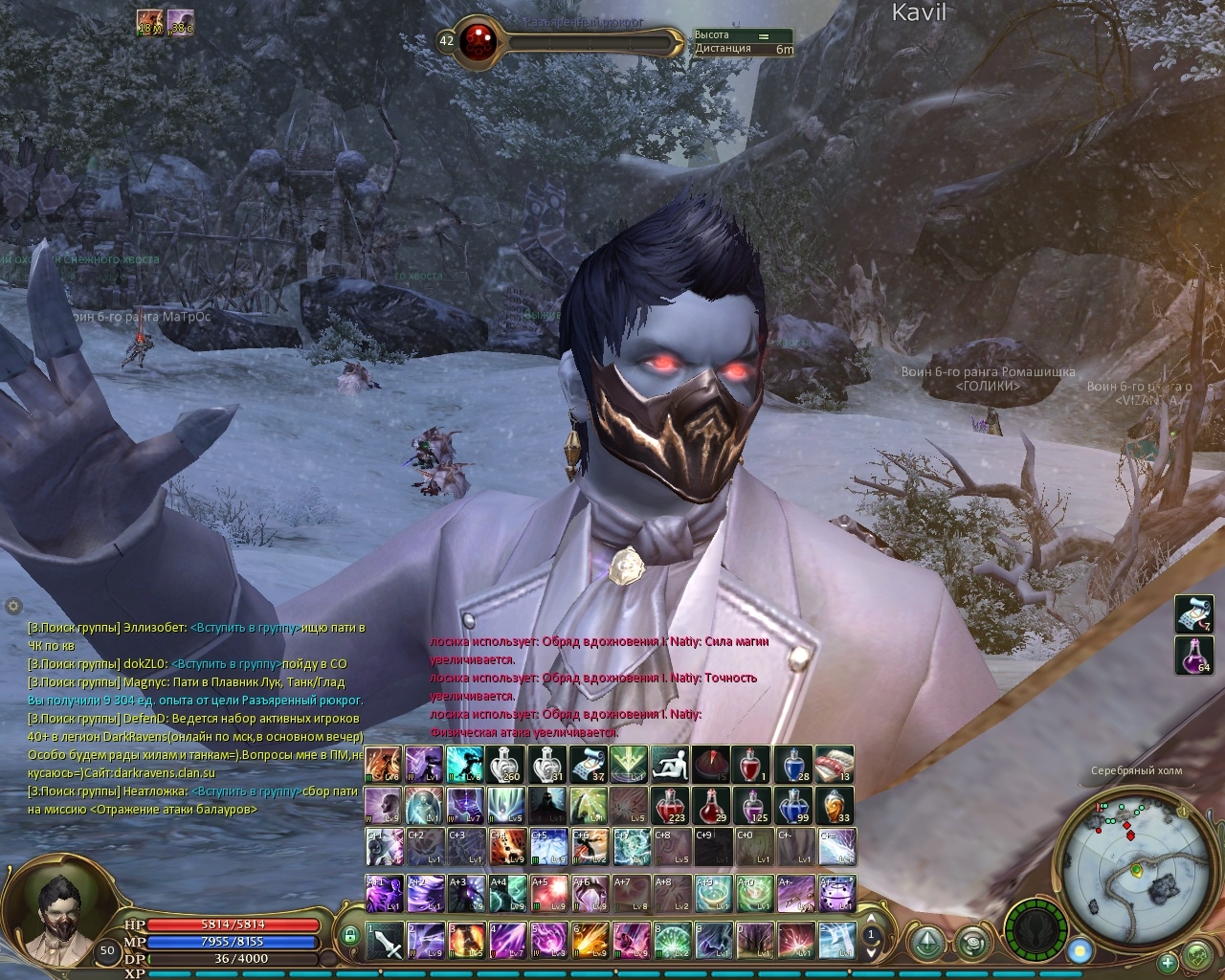Screen dimensions: 1225x980
Task: Use the scroll item showing 37
Action: [x=588, y=766]
